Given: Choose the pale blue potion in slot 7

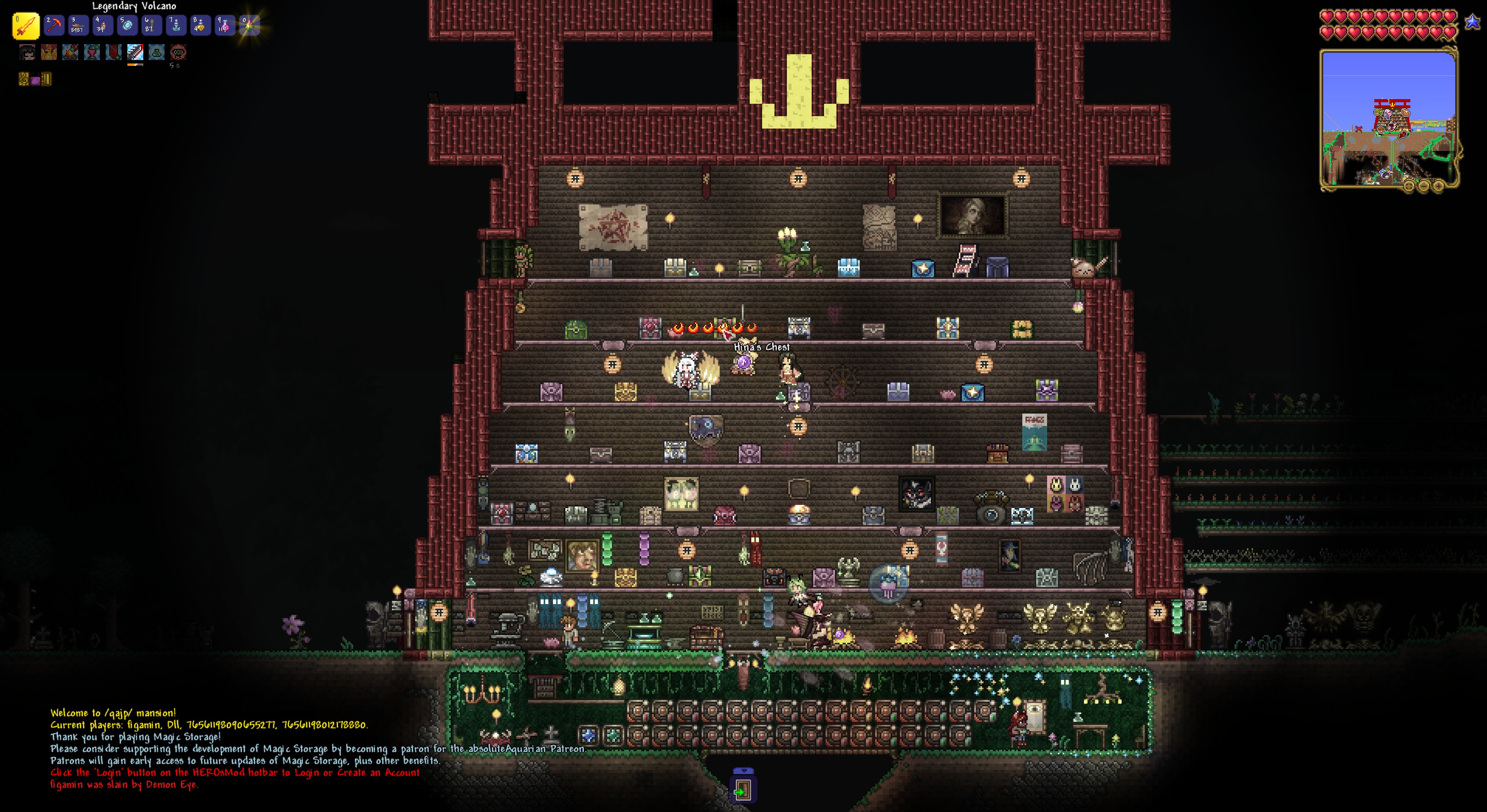Looking at the screenshot, I should tap(175, 26).
